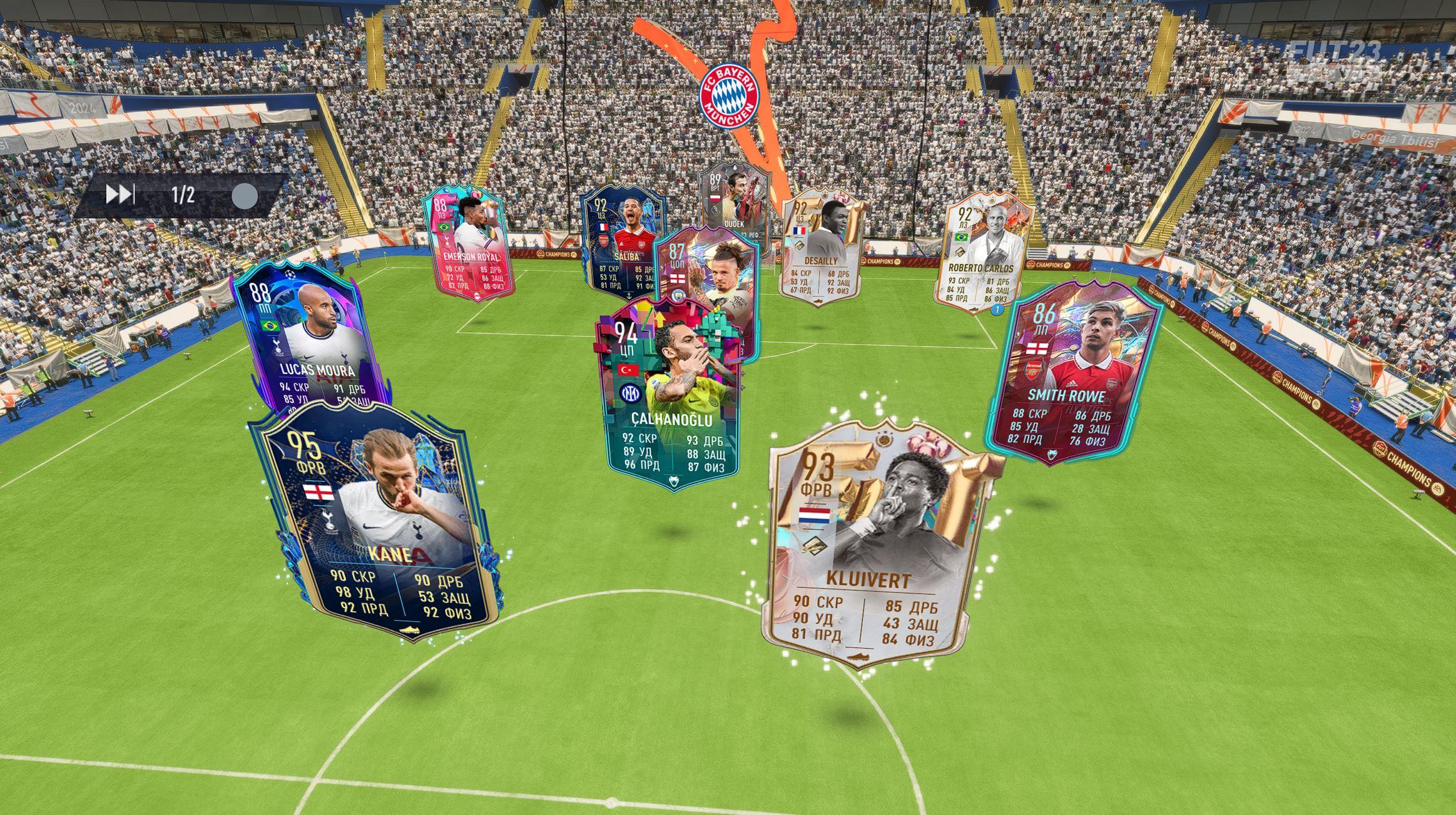Skip the pack opening with fast-forward icon
Viewport: 1456px width, 815px height.
(x=120, y=195)
